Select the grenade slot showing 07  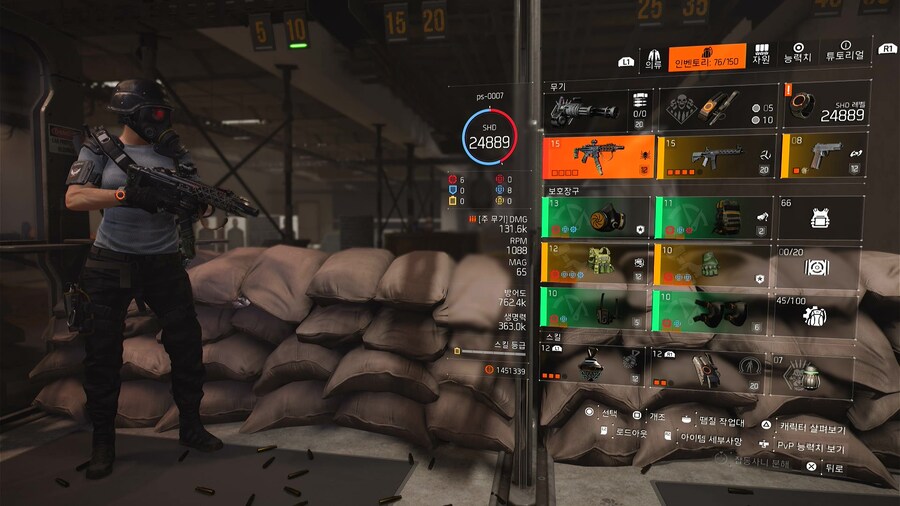coord(816,370)
